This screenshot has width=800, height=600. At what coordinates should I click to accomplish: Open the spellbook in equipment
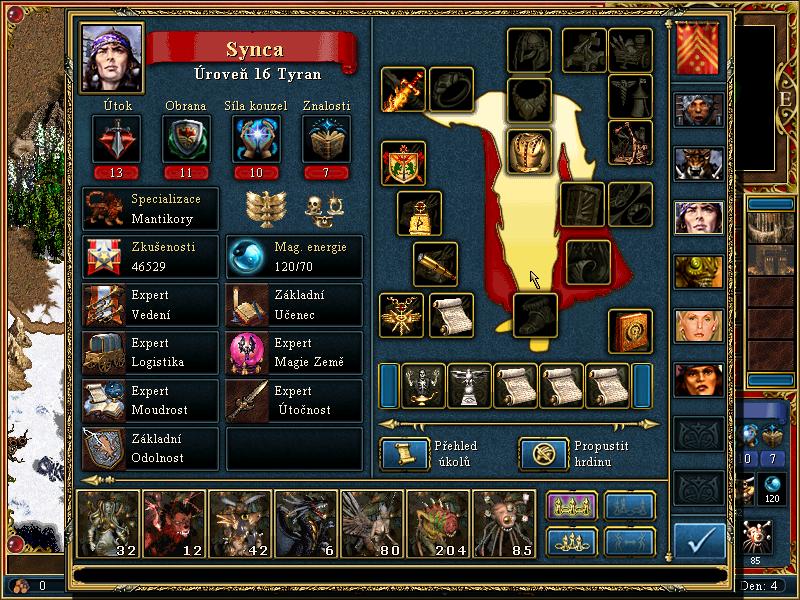(630, 329)
